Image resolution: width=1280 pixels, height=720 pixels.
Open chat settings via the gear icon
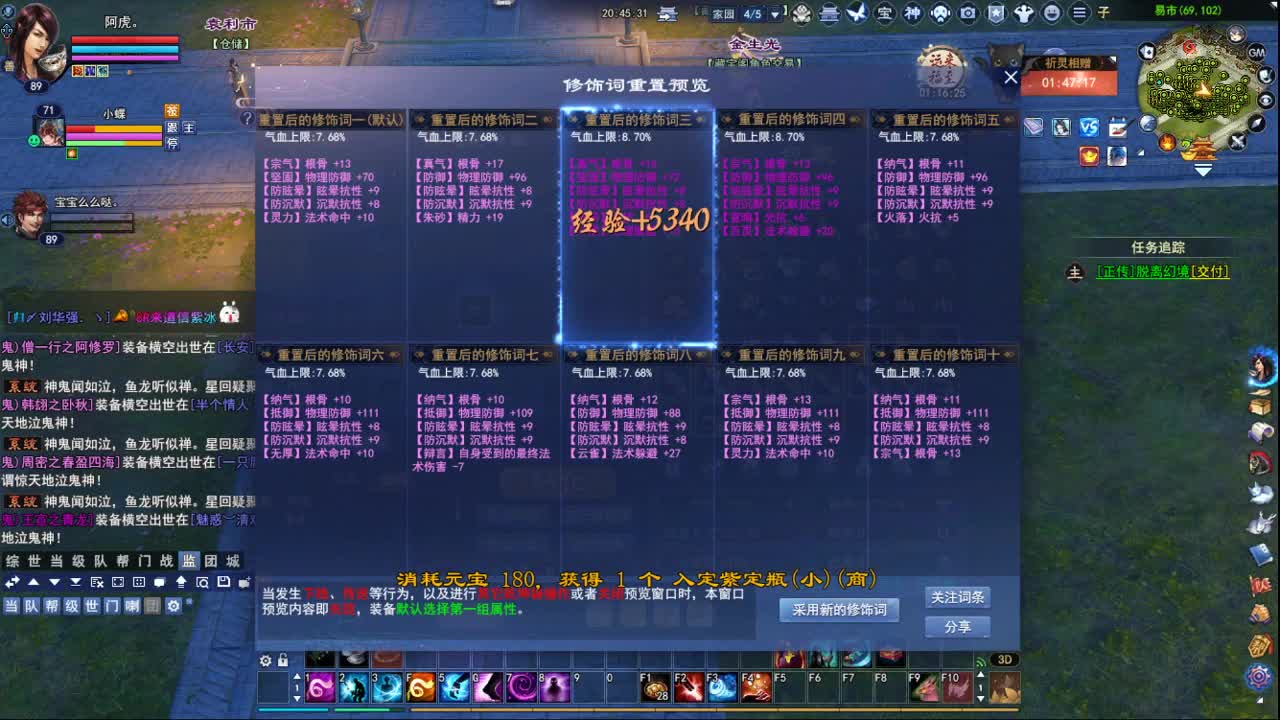click(x=173, y=608)
